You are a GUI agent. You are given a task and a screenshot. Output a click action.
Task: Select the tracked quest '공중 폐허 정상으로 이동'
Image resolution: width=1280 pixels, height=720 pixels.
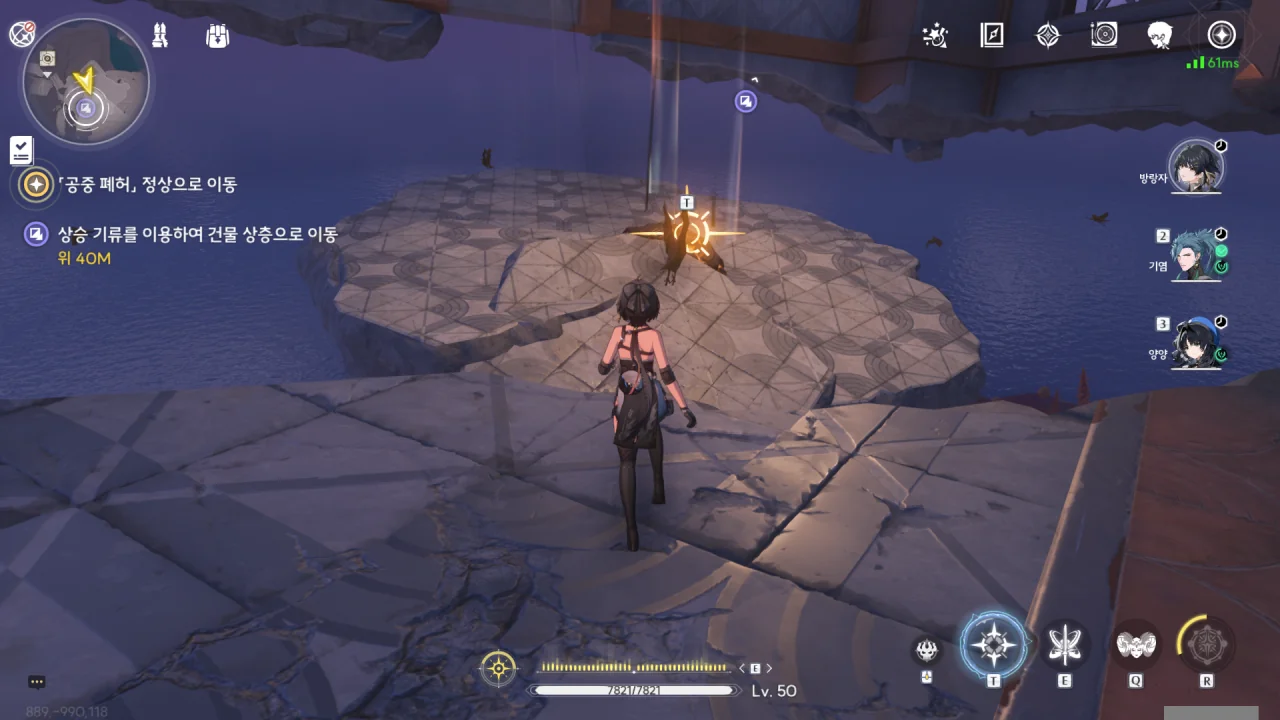[x=146, y=185]
